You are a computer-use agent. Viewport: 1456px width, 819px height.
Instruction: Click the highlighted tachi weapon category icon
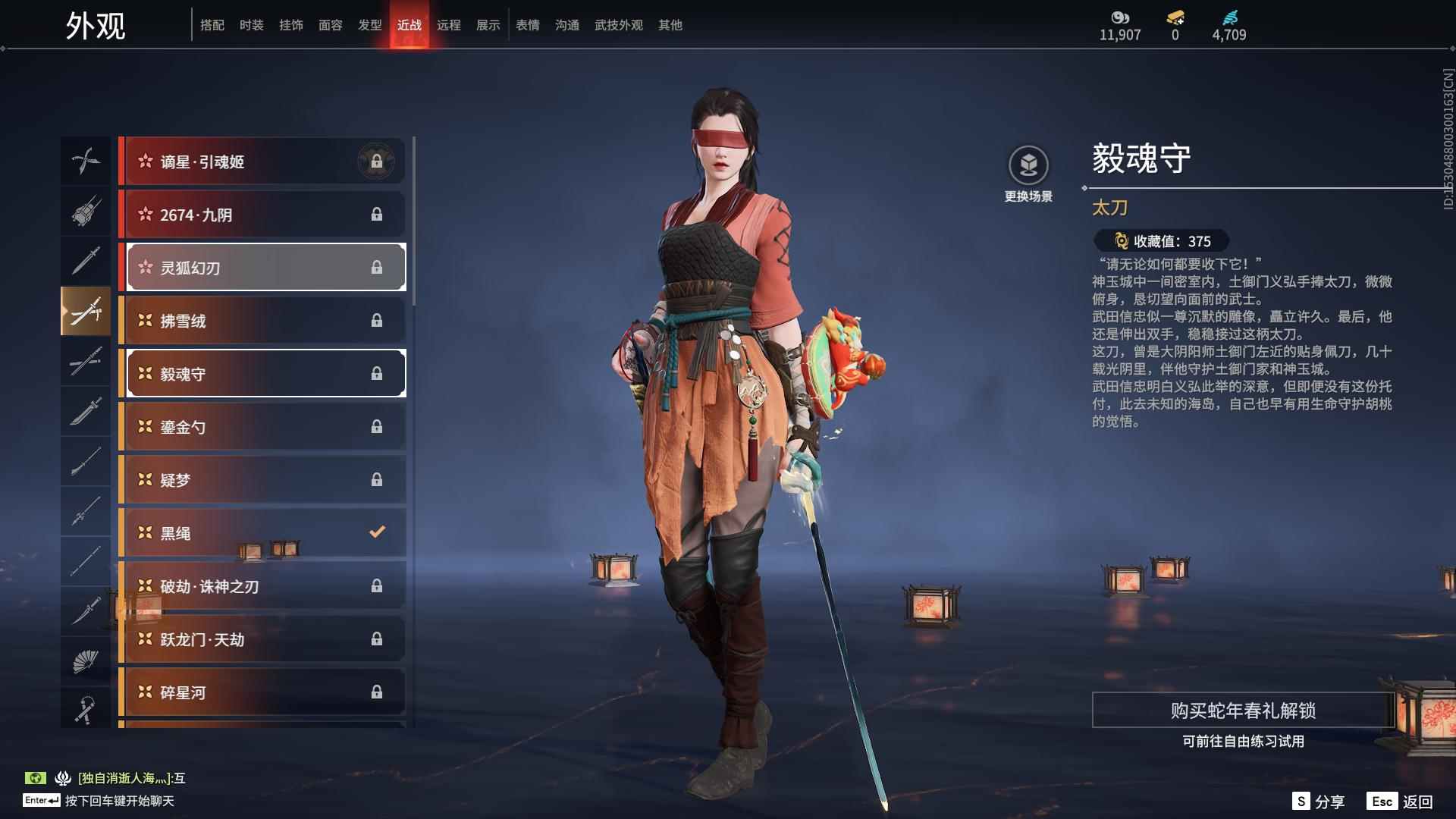(86, 311)
